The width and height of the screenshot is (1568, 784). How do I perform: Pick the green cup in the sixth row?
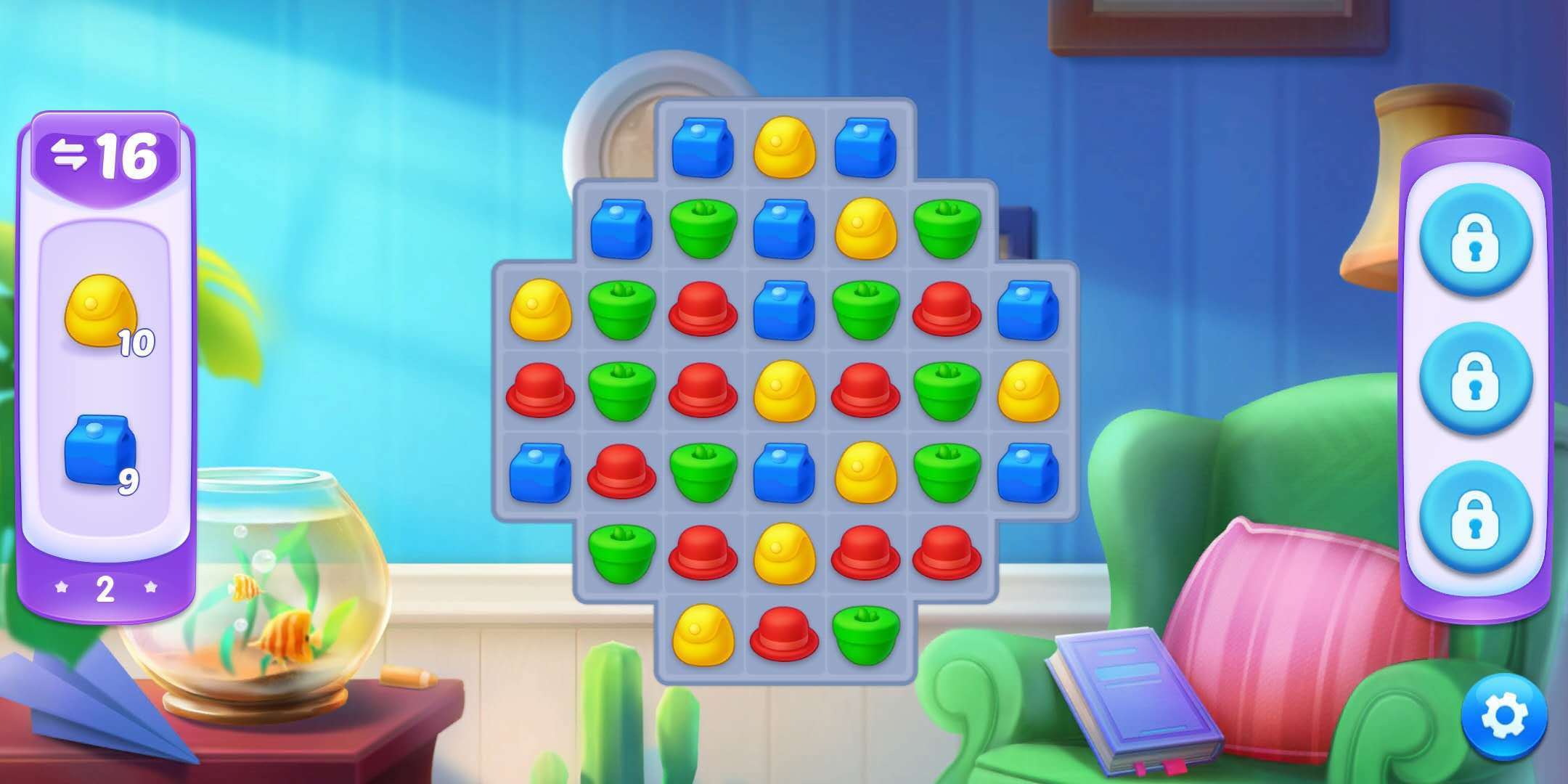point(621,553)
